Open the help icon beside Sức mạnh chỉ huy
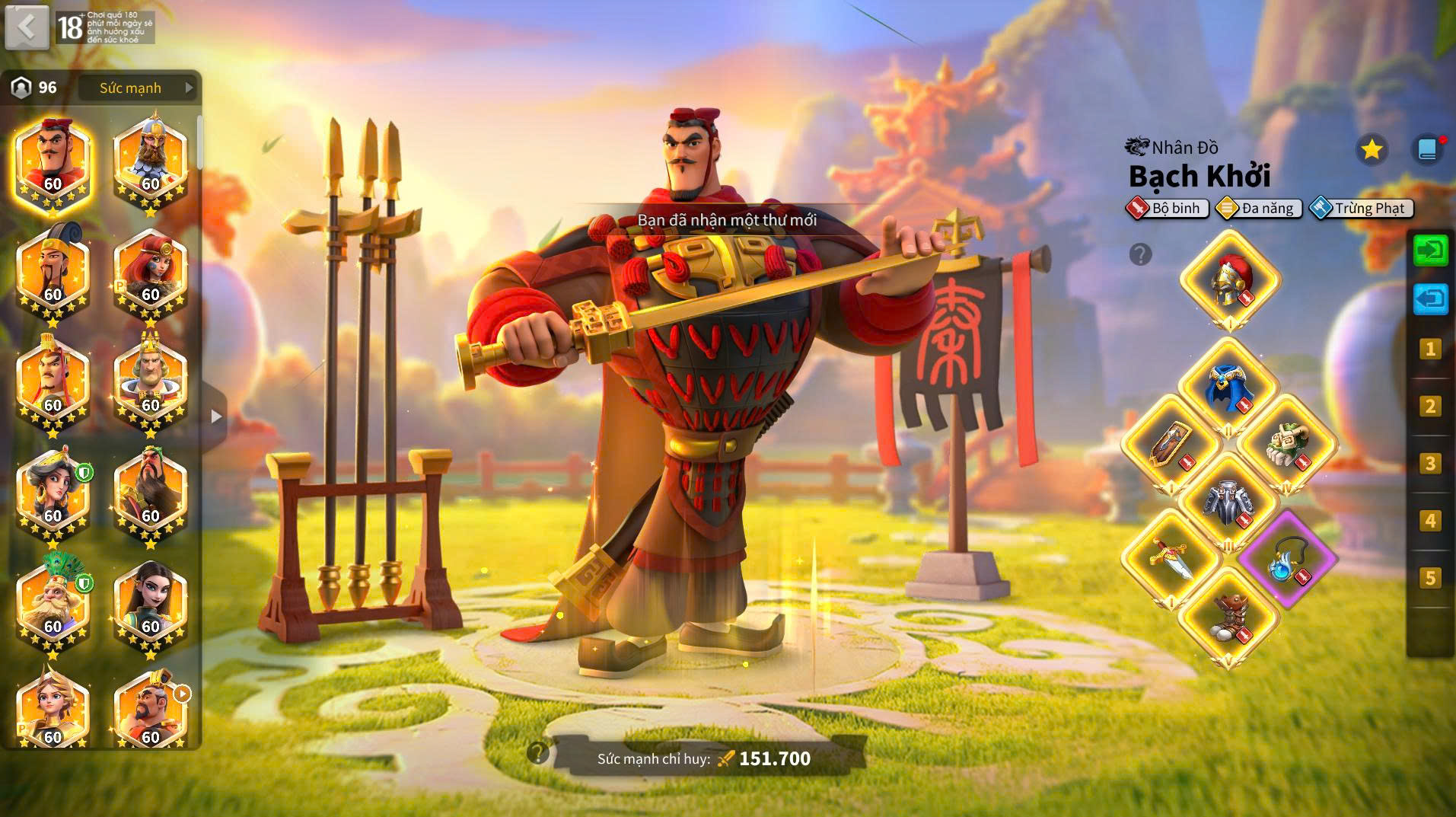The height and width of the screenshot is (817, 1456). (537, 753)
